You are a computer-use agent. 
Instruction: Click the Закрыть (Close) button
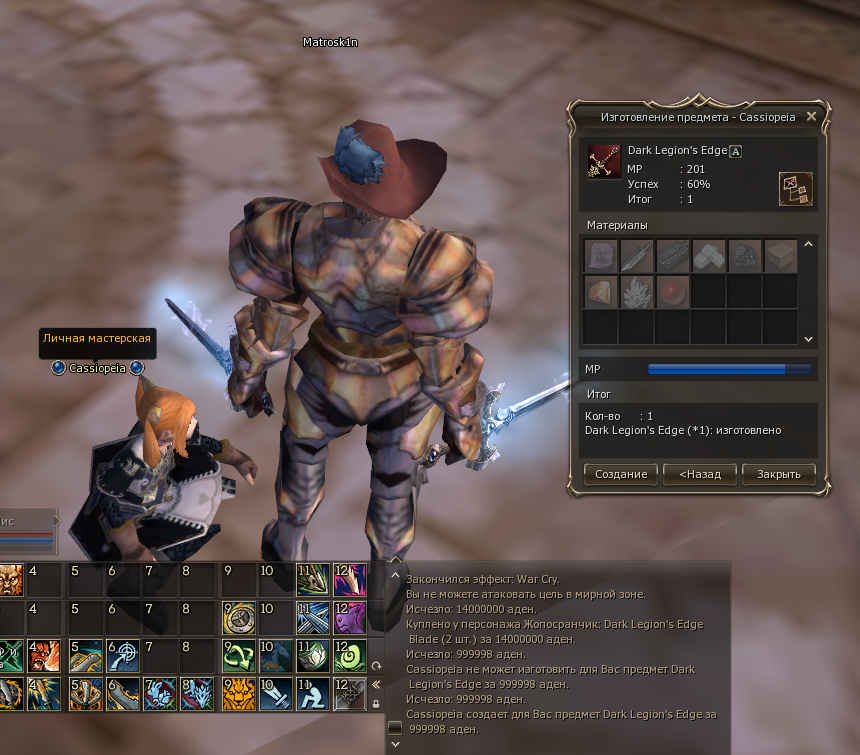[778, 474]
